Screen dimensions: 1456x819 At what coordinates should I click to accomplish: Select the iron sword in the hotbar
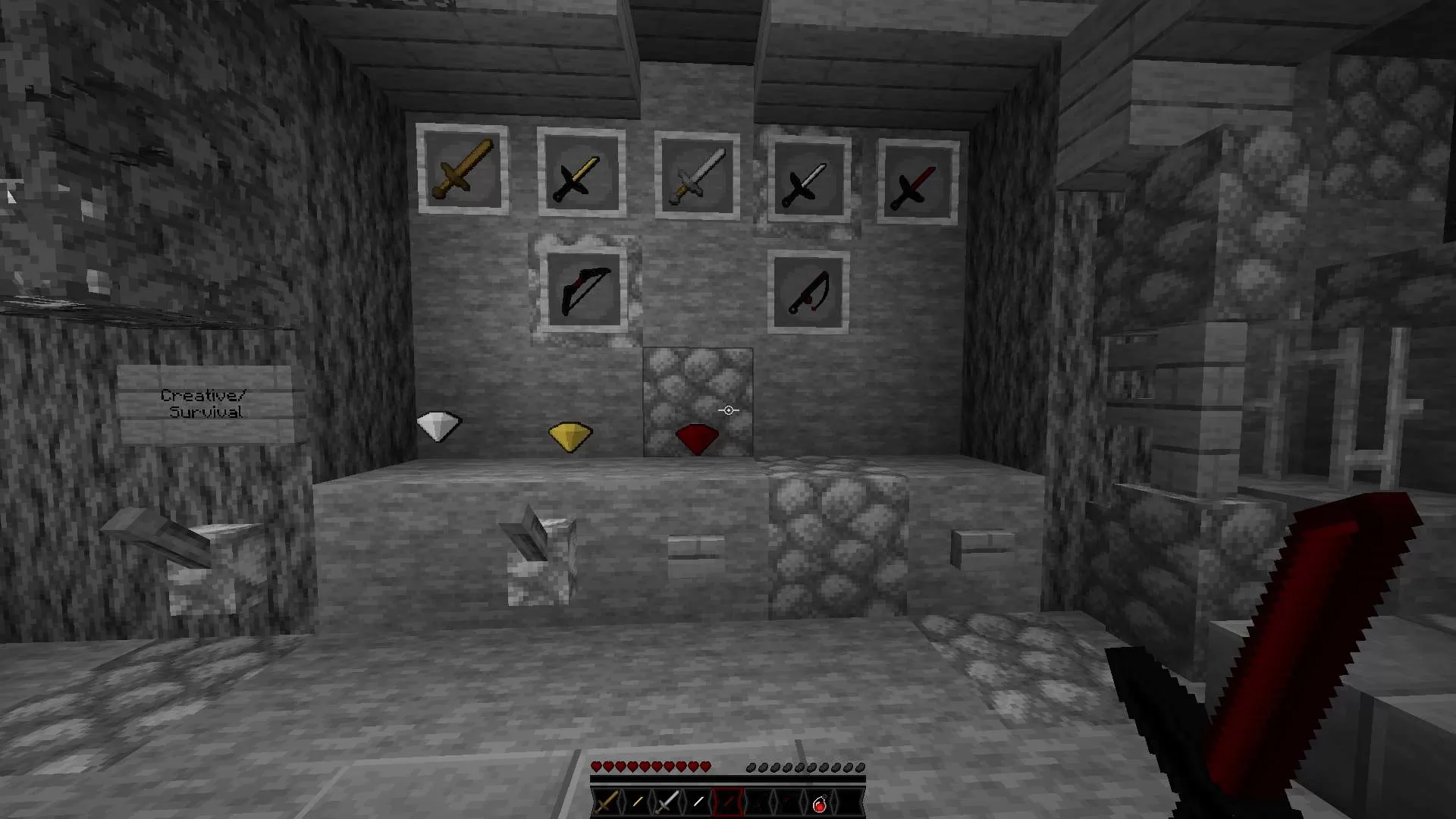point(667,802)
